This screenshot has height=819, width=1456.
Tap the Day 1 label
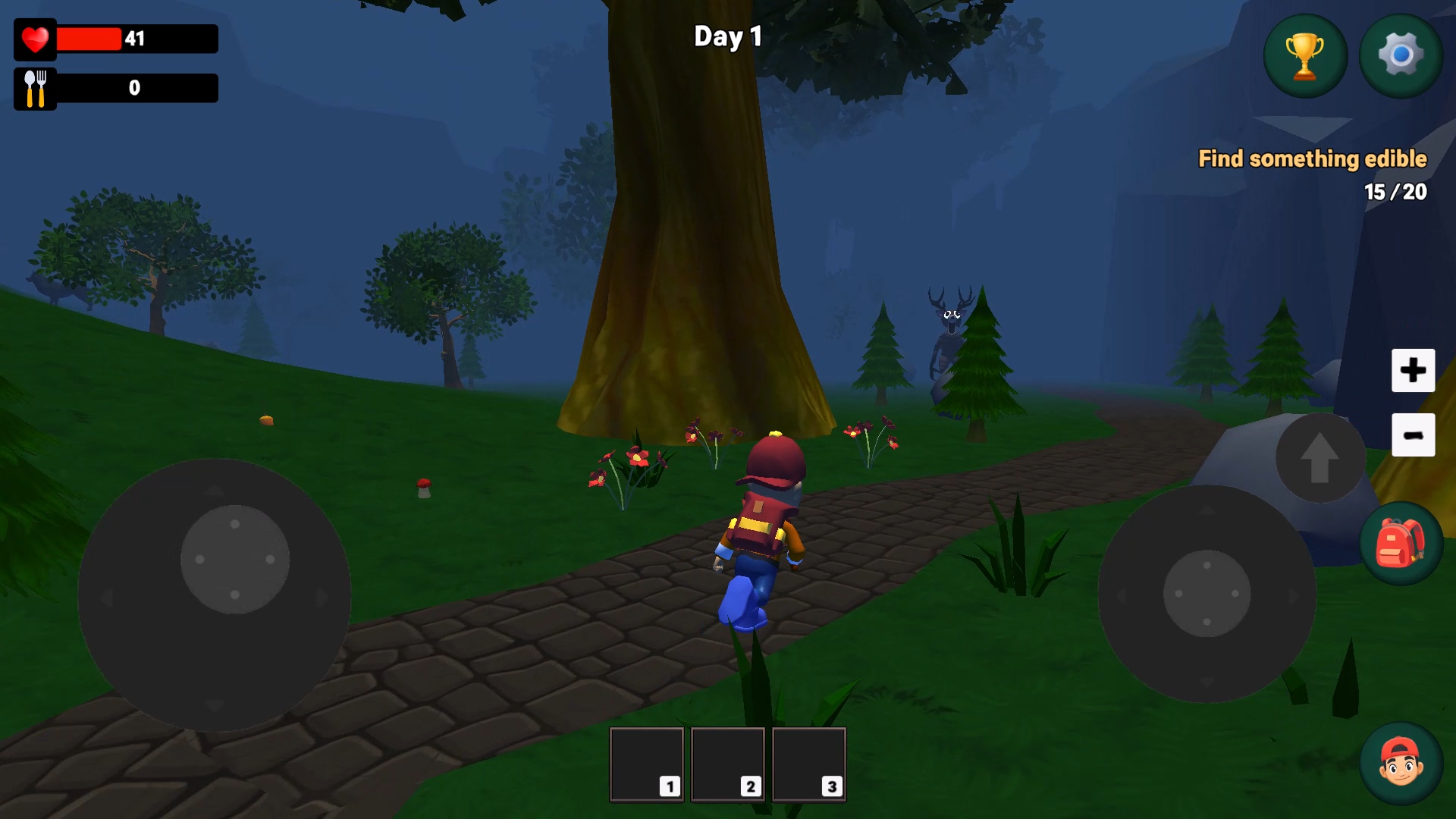coord(727,36)
